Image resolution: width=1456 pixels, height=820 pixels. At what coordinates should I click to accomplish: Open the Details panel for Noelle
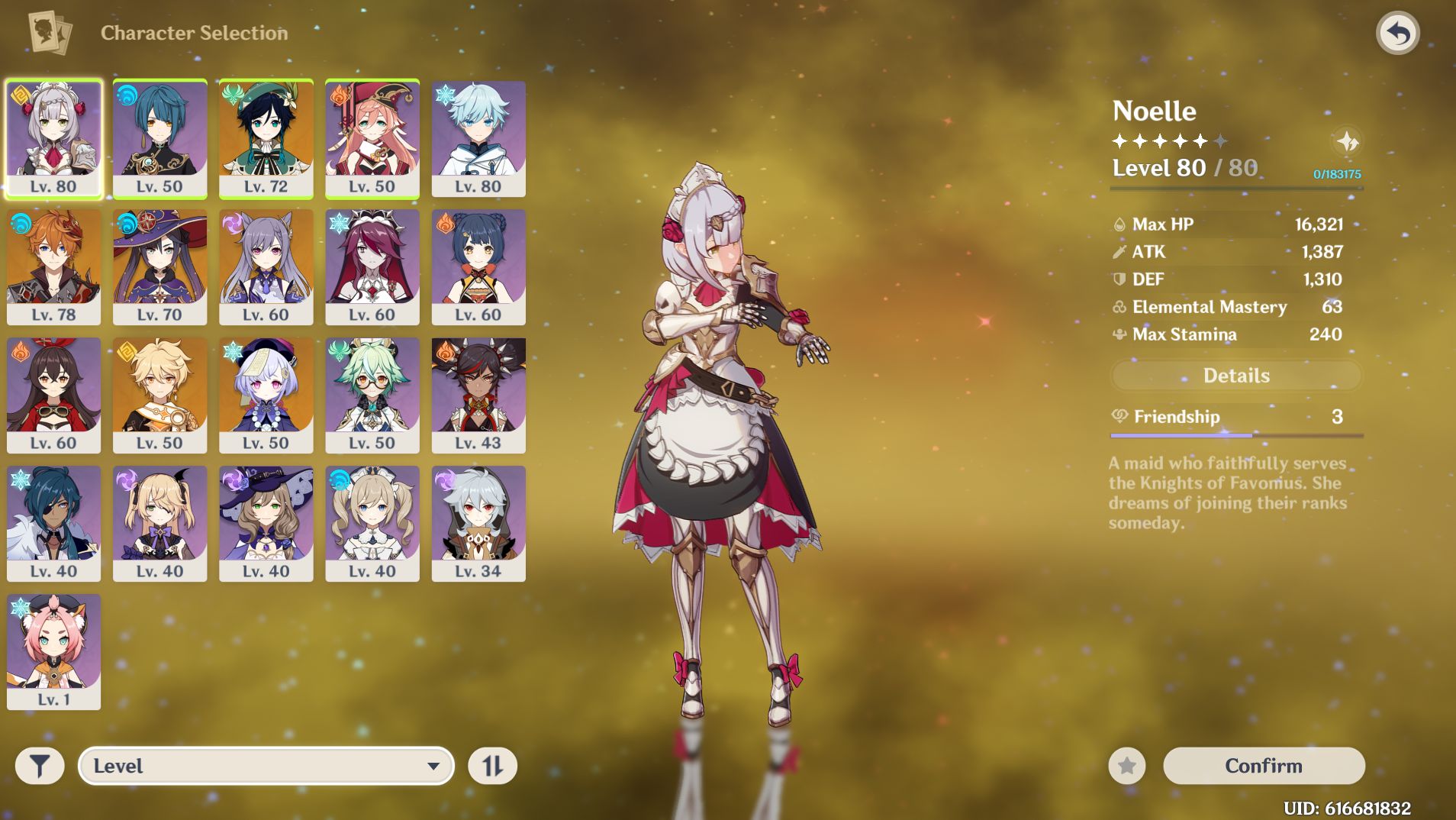[x=1236, y=375]
